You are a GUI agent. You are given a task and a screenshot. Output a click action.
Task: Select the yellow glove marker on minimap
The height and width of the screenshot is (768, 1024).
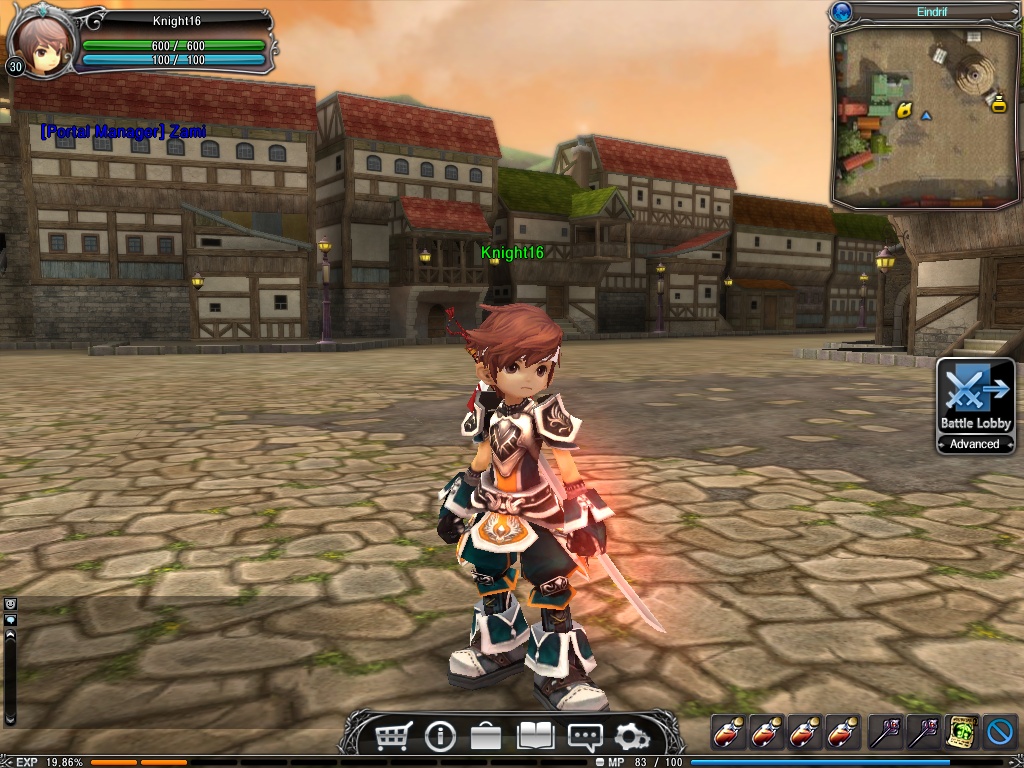tap(904, 110)
